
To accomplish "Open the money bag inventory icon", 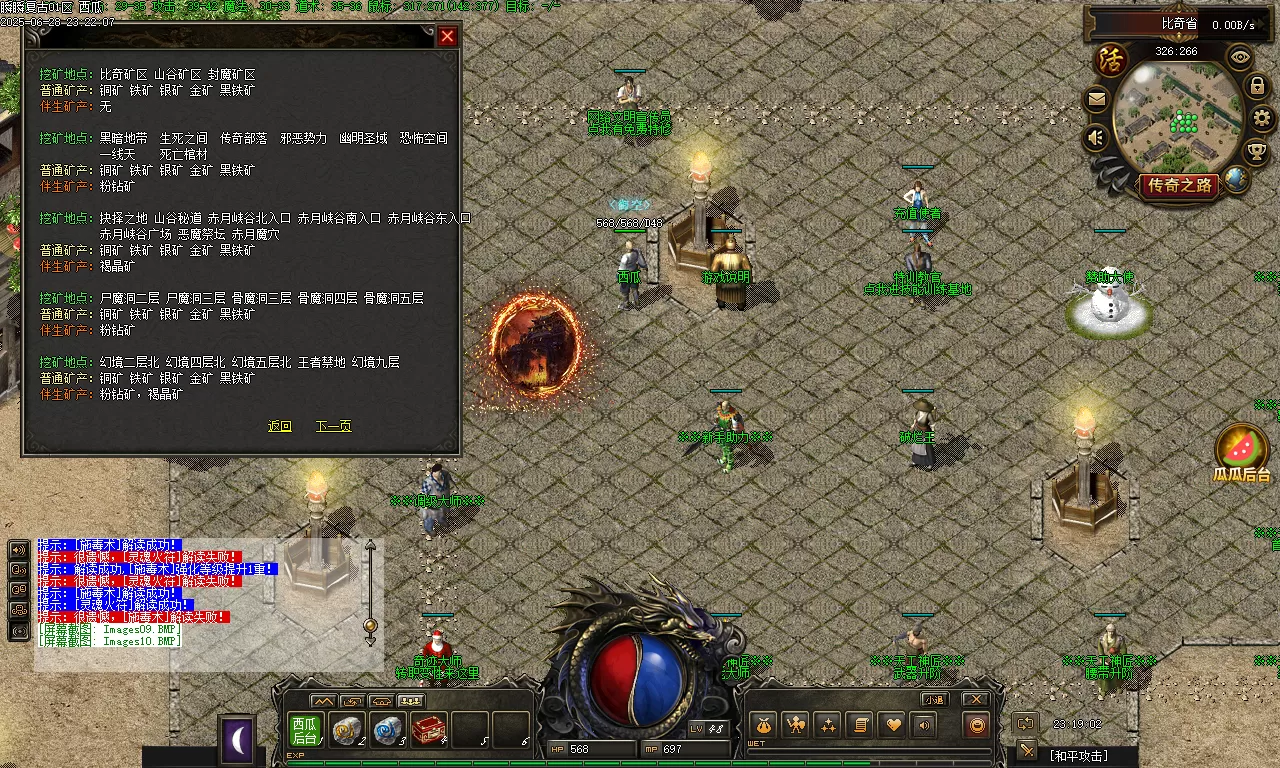I will tap(764, 725).
